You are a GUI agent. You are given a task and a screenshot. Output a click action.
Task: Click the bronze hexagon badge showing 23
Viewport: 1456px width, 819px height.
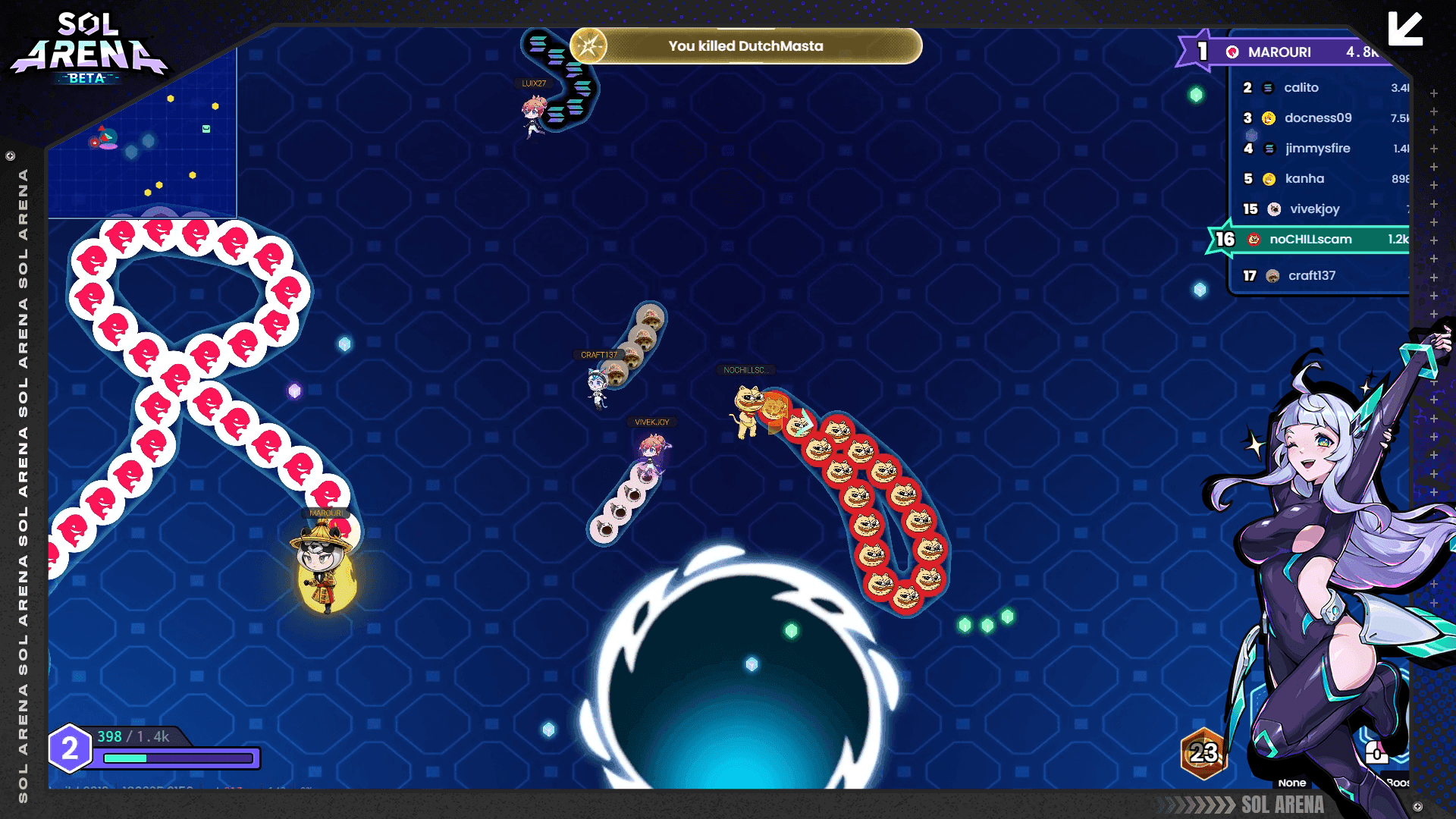[x=1203, y=755]
